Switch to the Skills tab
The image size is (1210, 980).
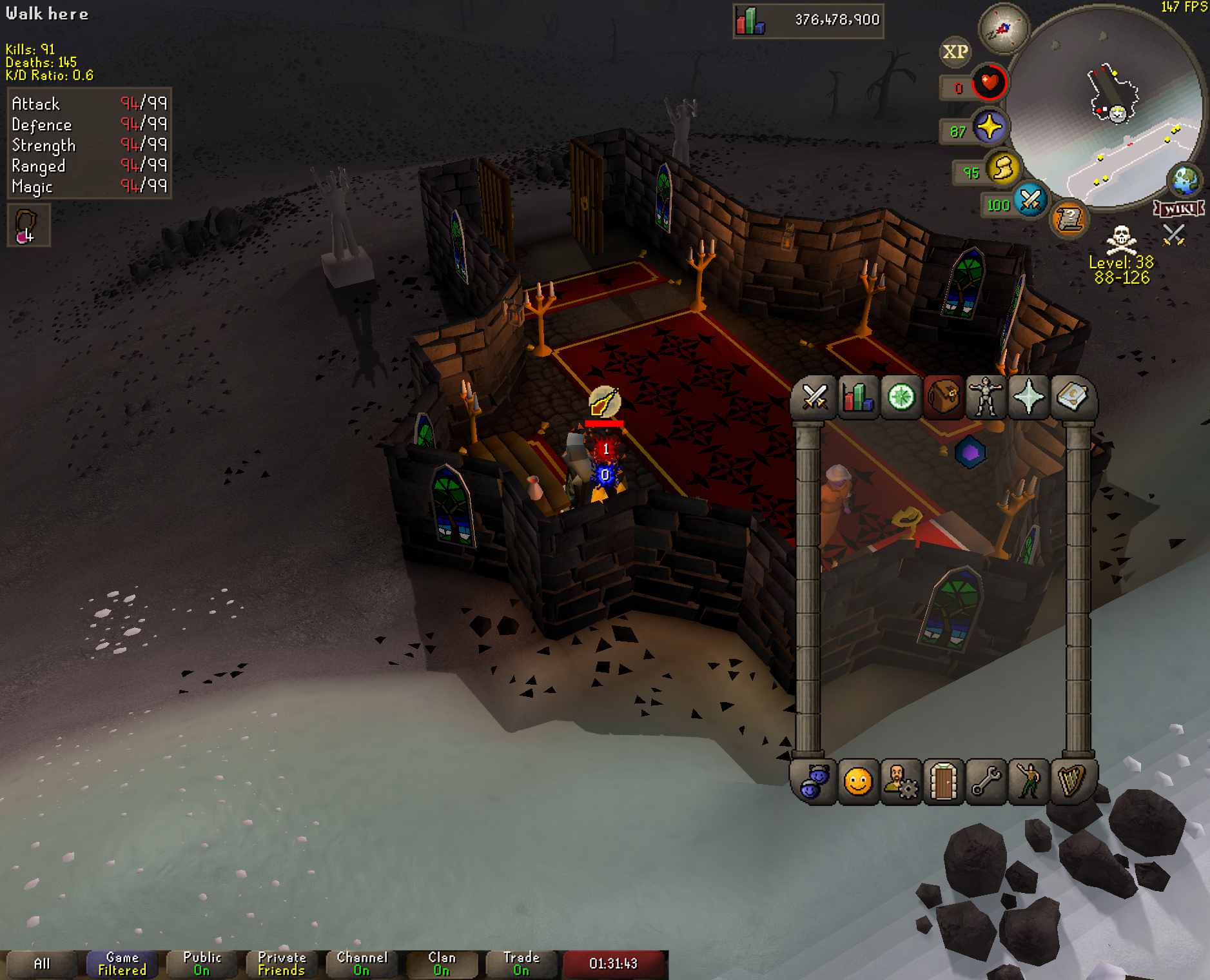857,397
